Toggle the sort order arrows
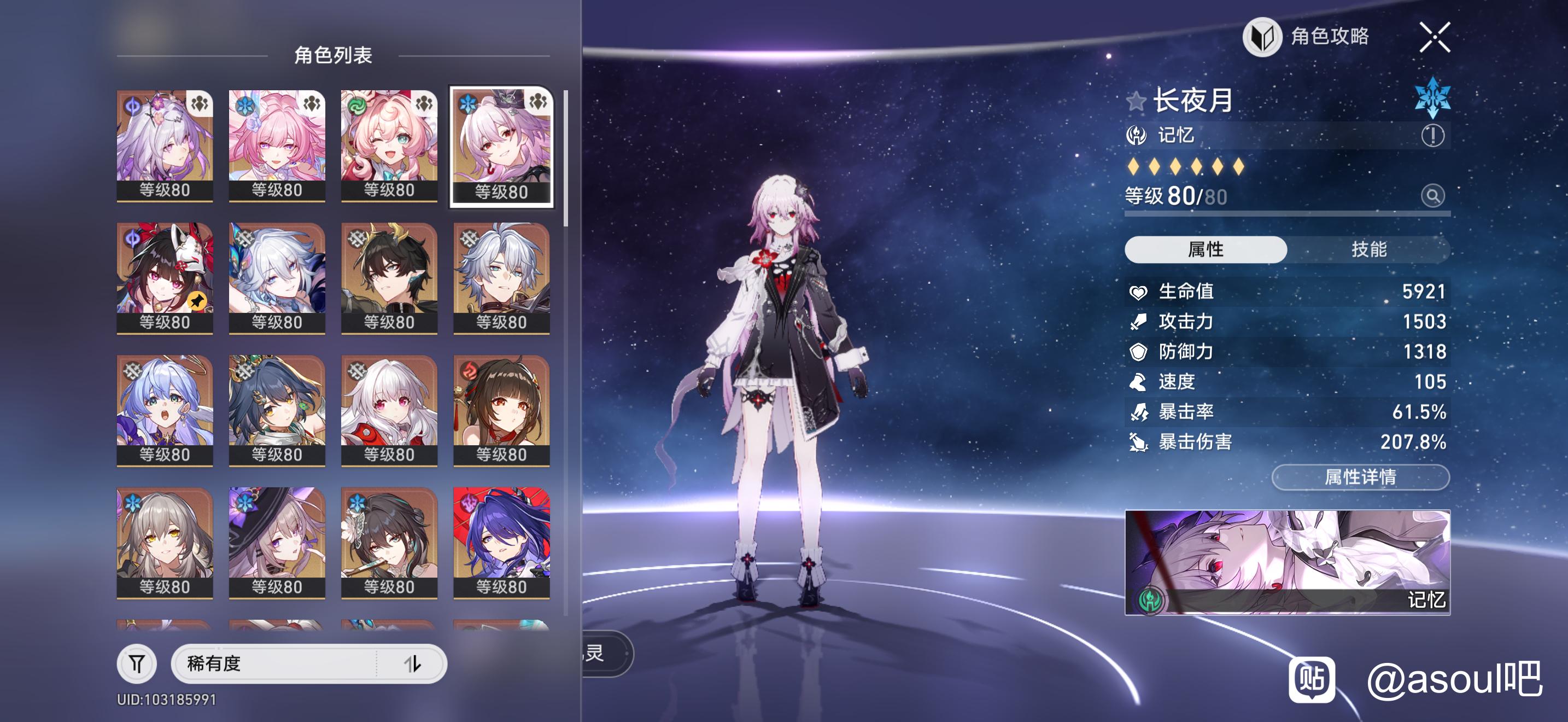Viewport: 1568px width, 722px height. (413, 663)
